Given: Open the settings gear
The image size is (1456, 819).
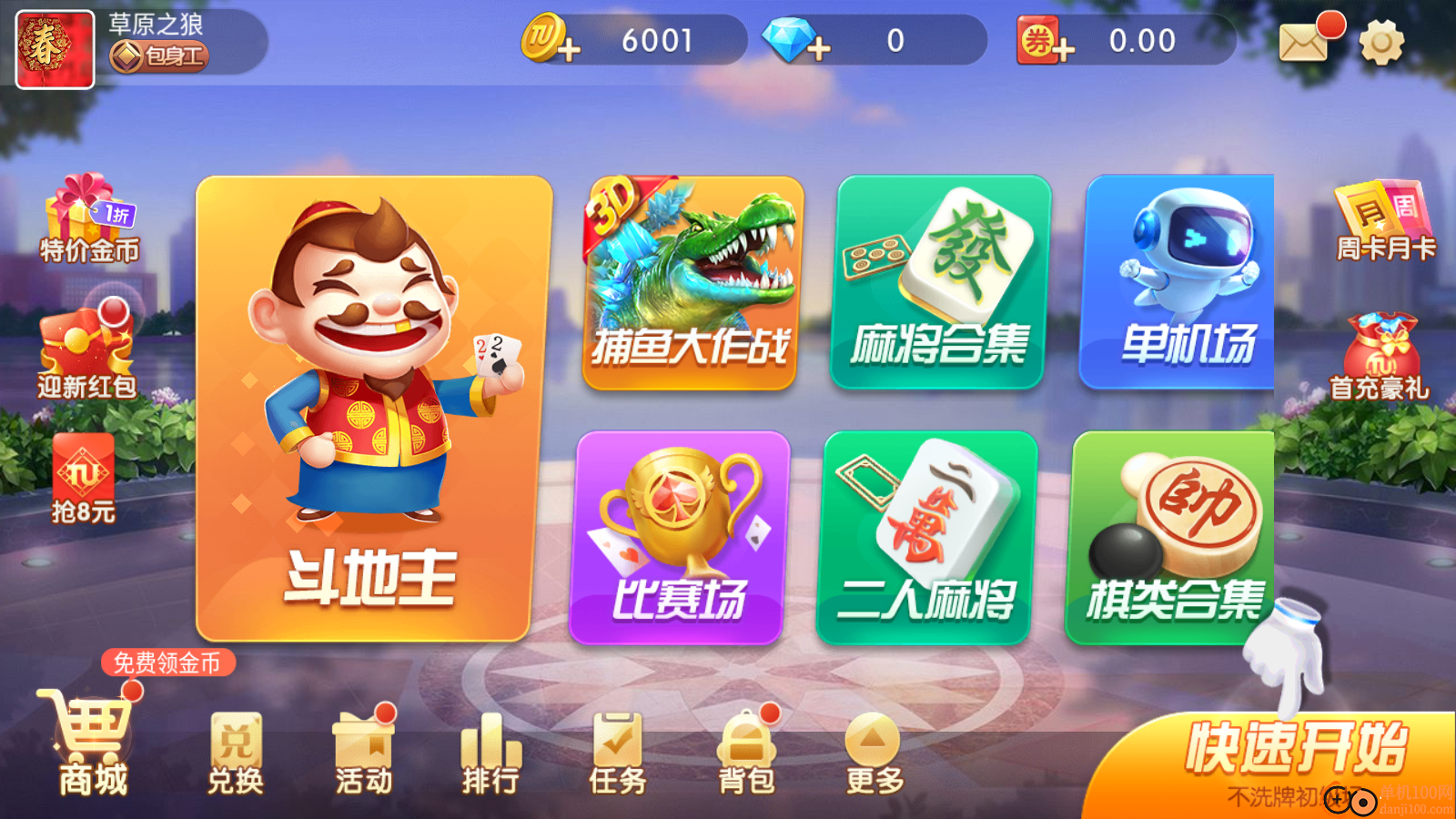Looking at the screenshot, I should [x=1381, y=41].
